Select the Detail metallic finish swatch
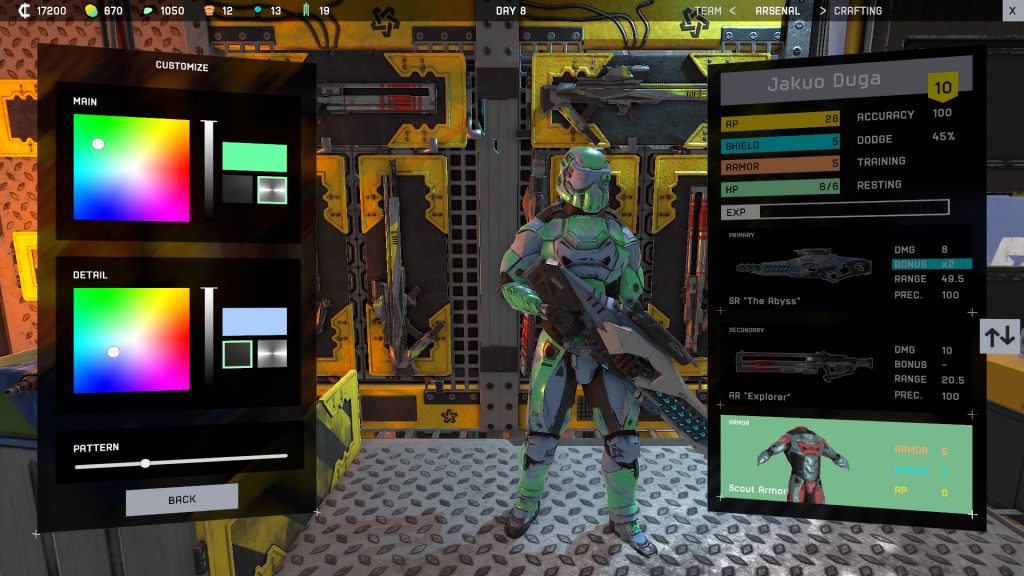1024x576 pixels. 272,354
